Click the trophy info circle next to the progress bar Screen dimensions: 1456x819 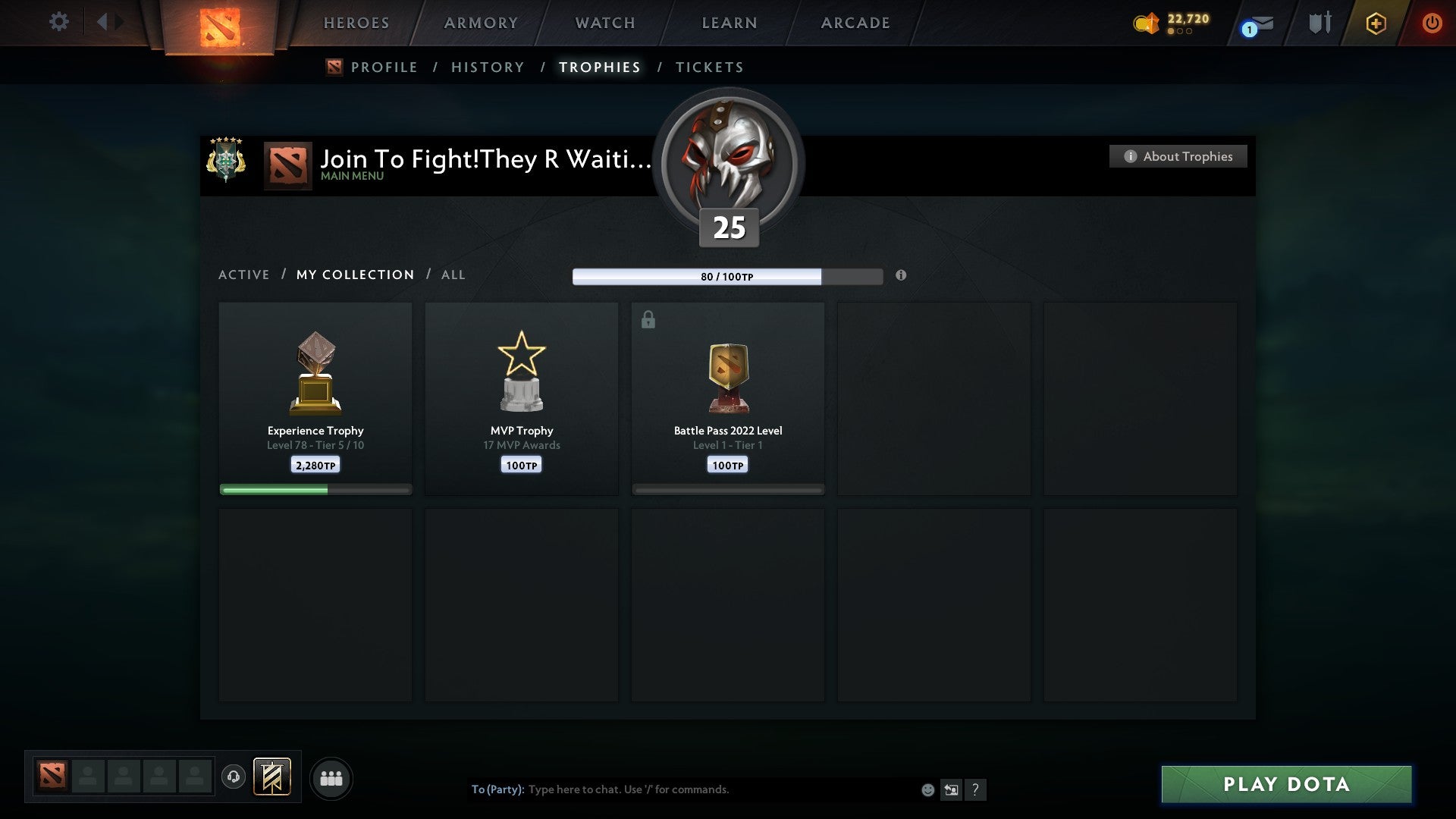click(x=901, y=276)
